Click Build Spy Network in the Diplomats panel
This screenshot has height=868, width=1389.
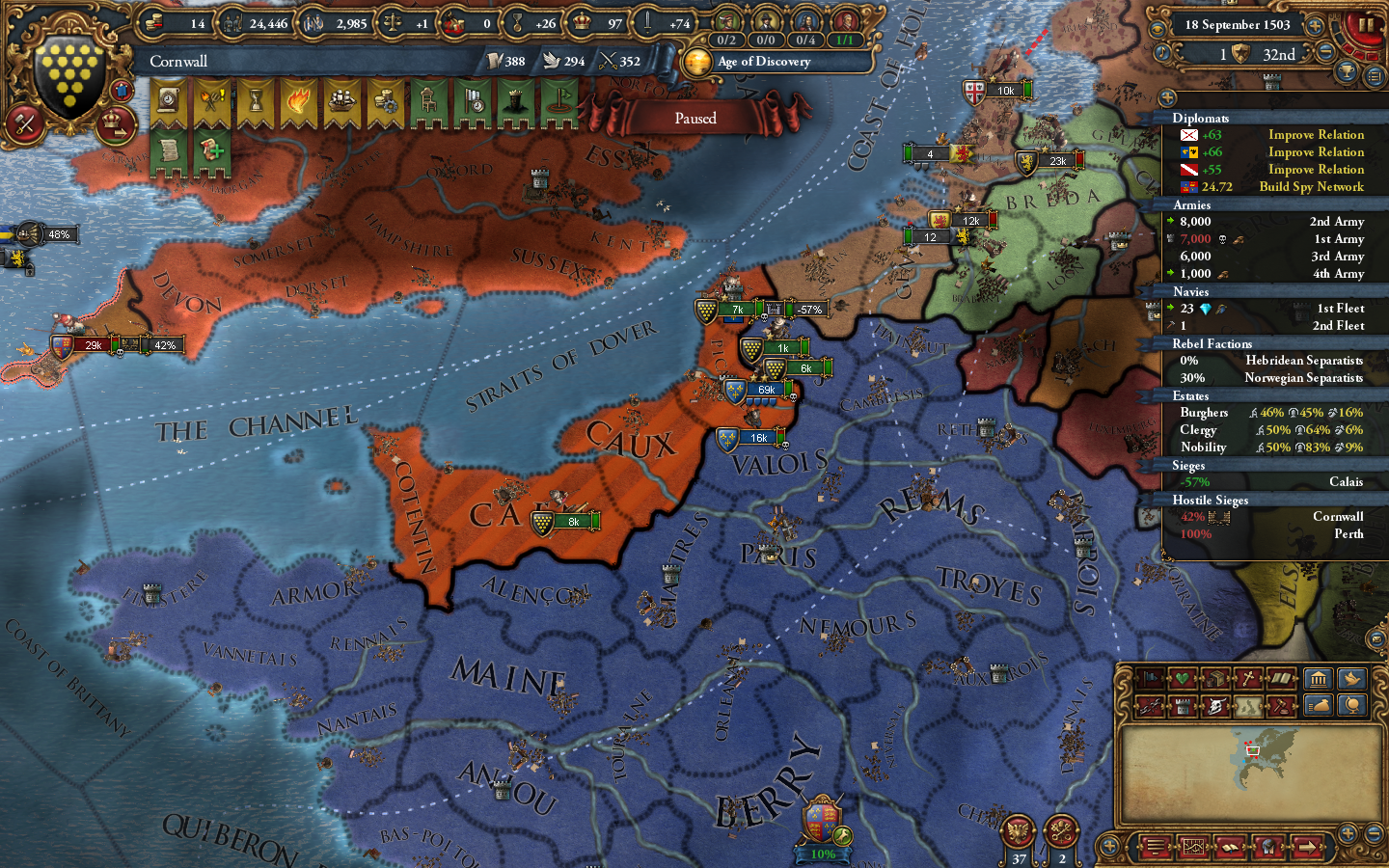point(1312,186)
